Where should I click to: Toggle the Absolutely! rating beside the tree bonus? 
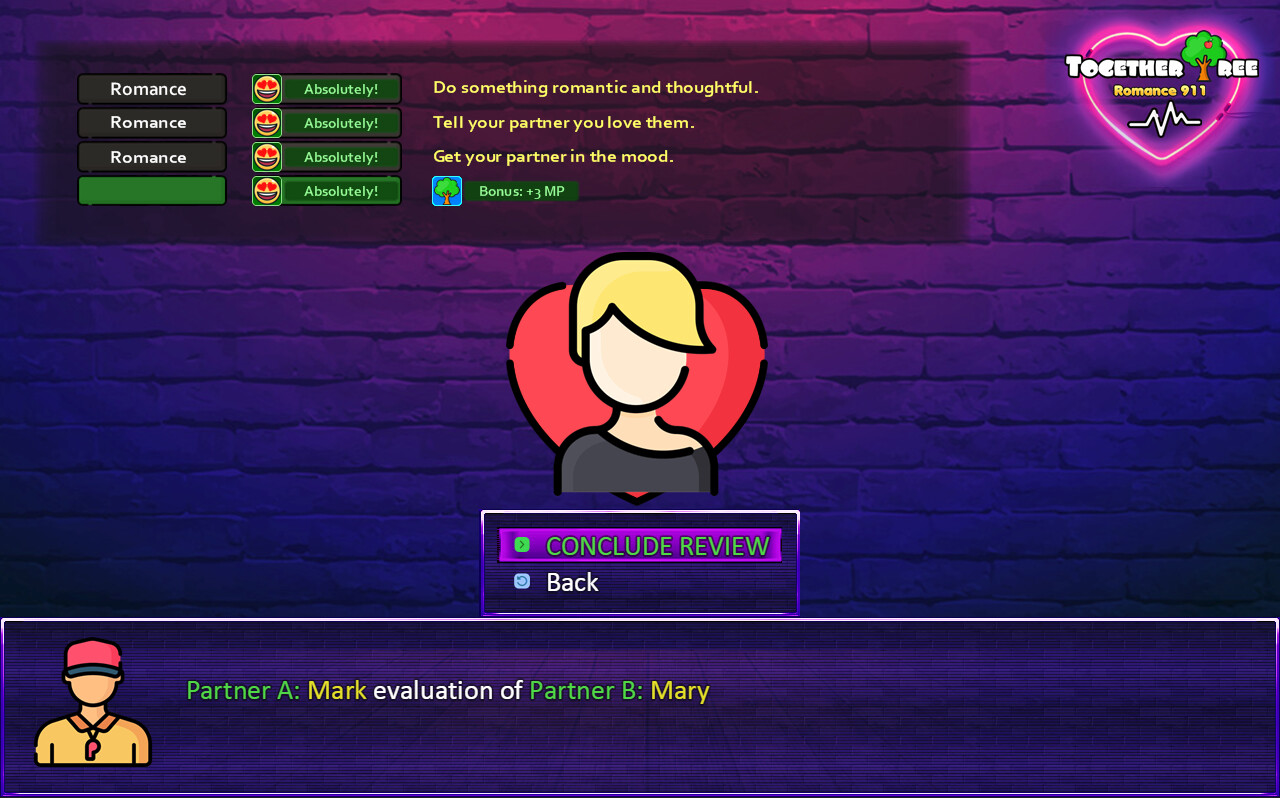pos(340,190)
